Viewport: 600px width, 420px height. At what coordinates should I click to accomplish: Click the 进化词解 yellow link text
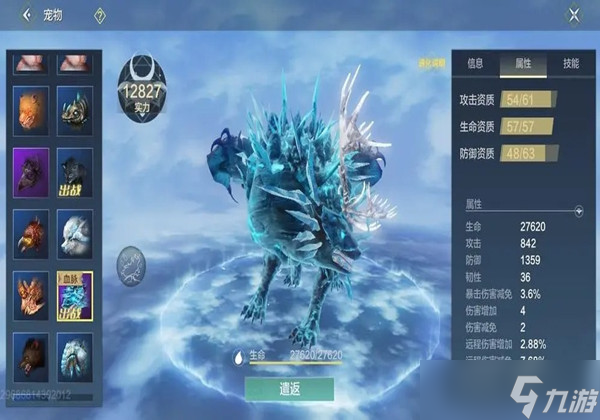431,65
